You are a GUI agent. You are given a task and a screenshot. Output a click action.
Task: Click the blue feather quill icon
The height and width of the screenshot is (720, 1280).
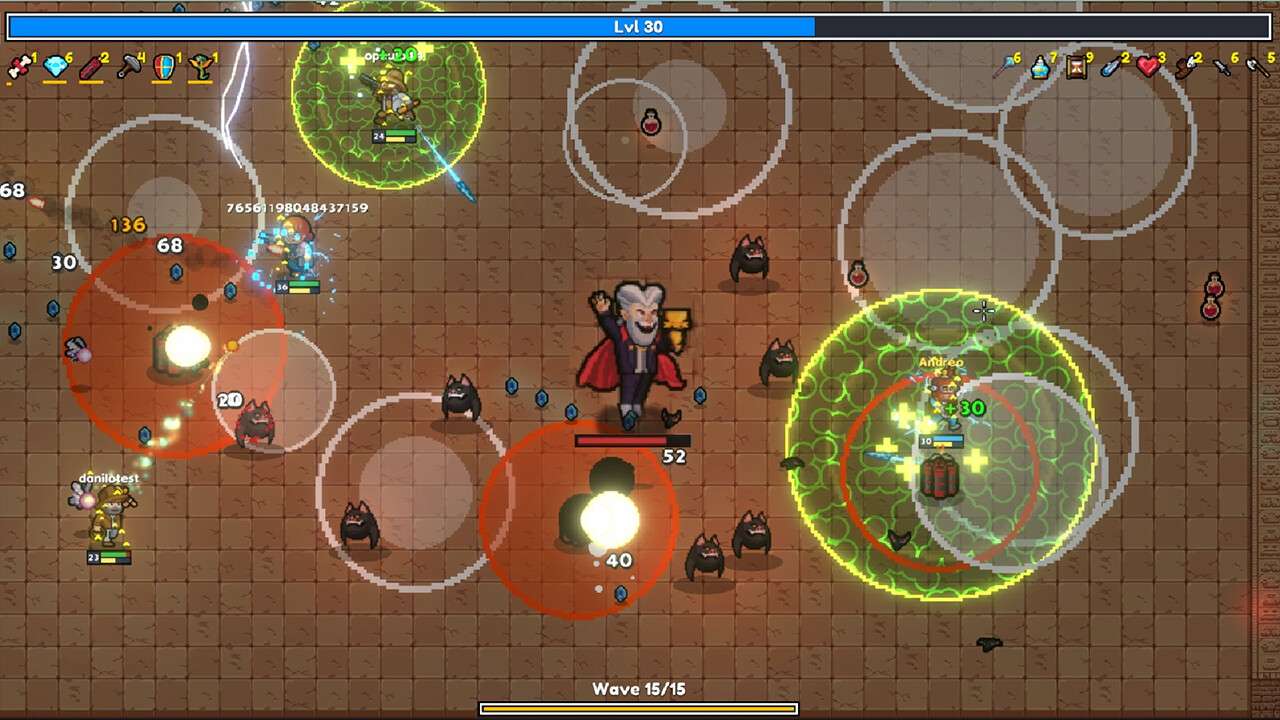(x=1111, y=67)
